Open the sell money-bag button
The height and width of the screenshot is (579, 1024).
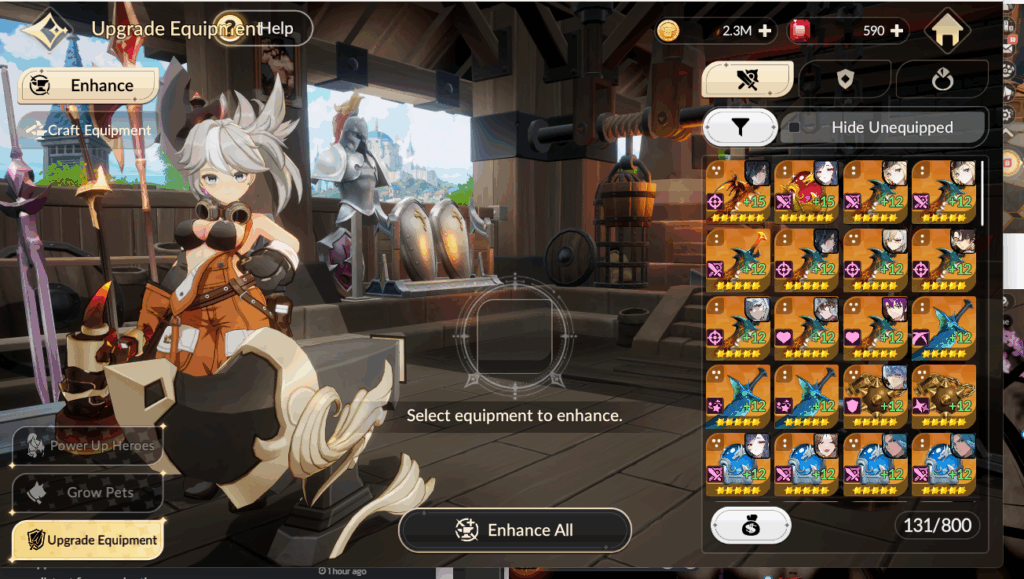pyautogui.click(x=750, y=525)
